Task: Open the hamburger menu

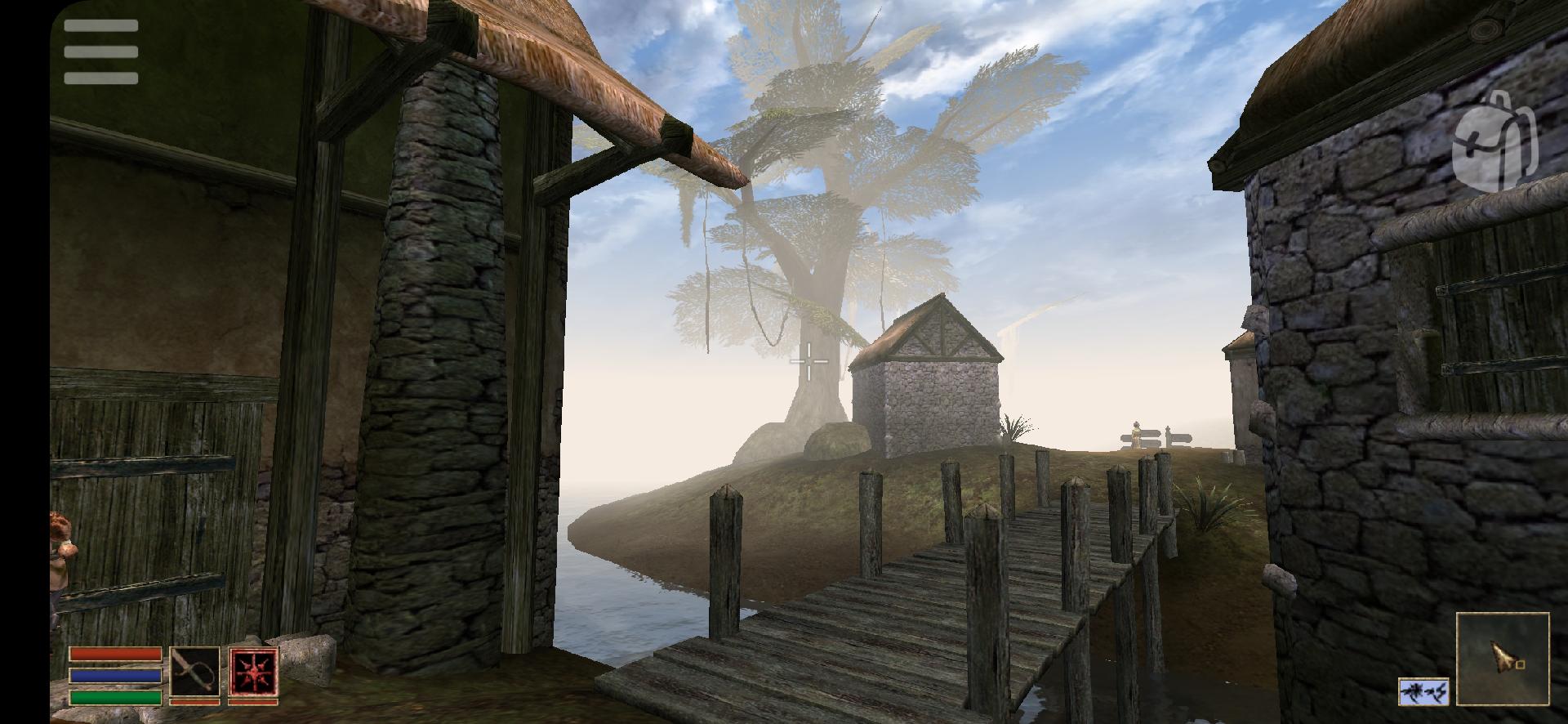Action: (x=101, y=52)
